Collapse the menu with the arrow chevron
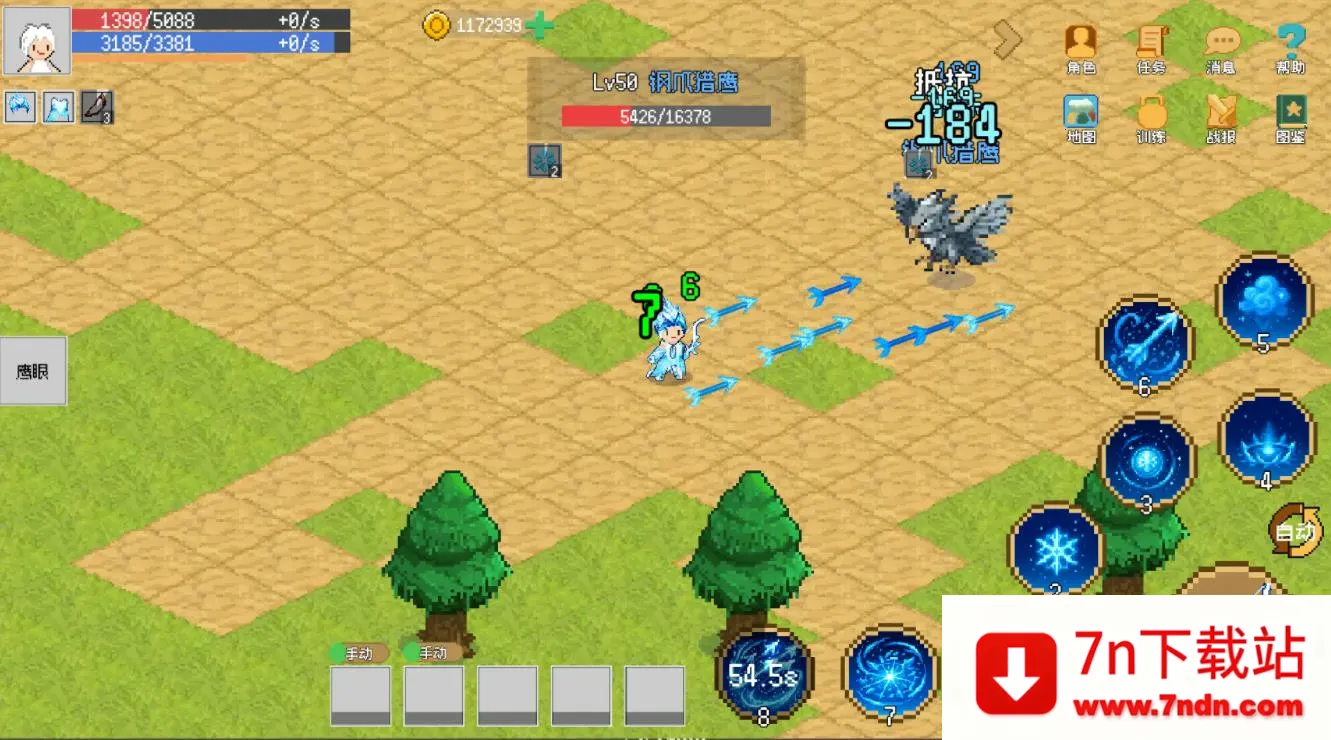1331x740 pixels. [x=1007, y=39]
